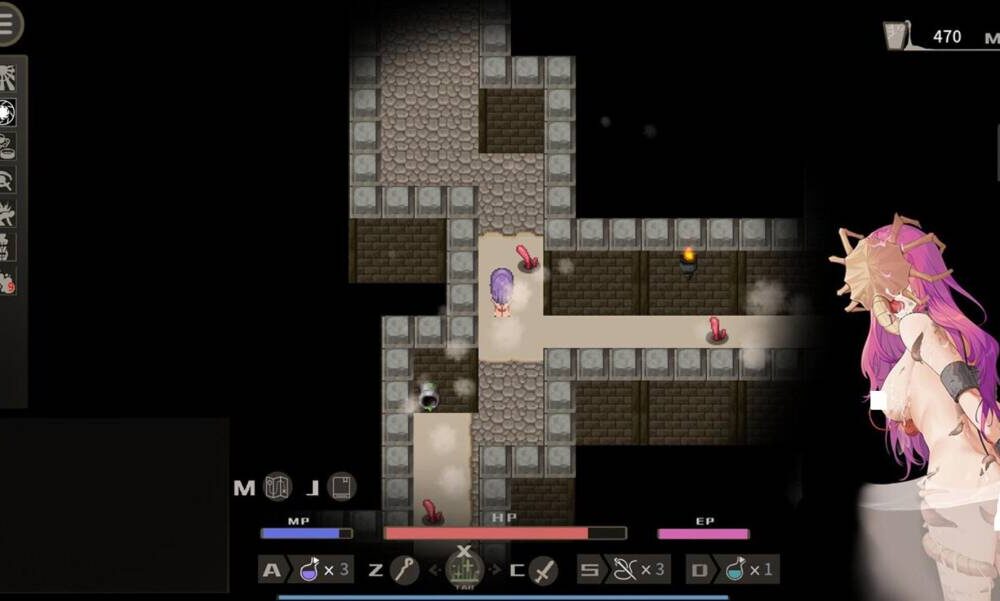This screenshot has height=601, width=1000.
Task: Activate the center grass skill icon
Action: point(463,570)
